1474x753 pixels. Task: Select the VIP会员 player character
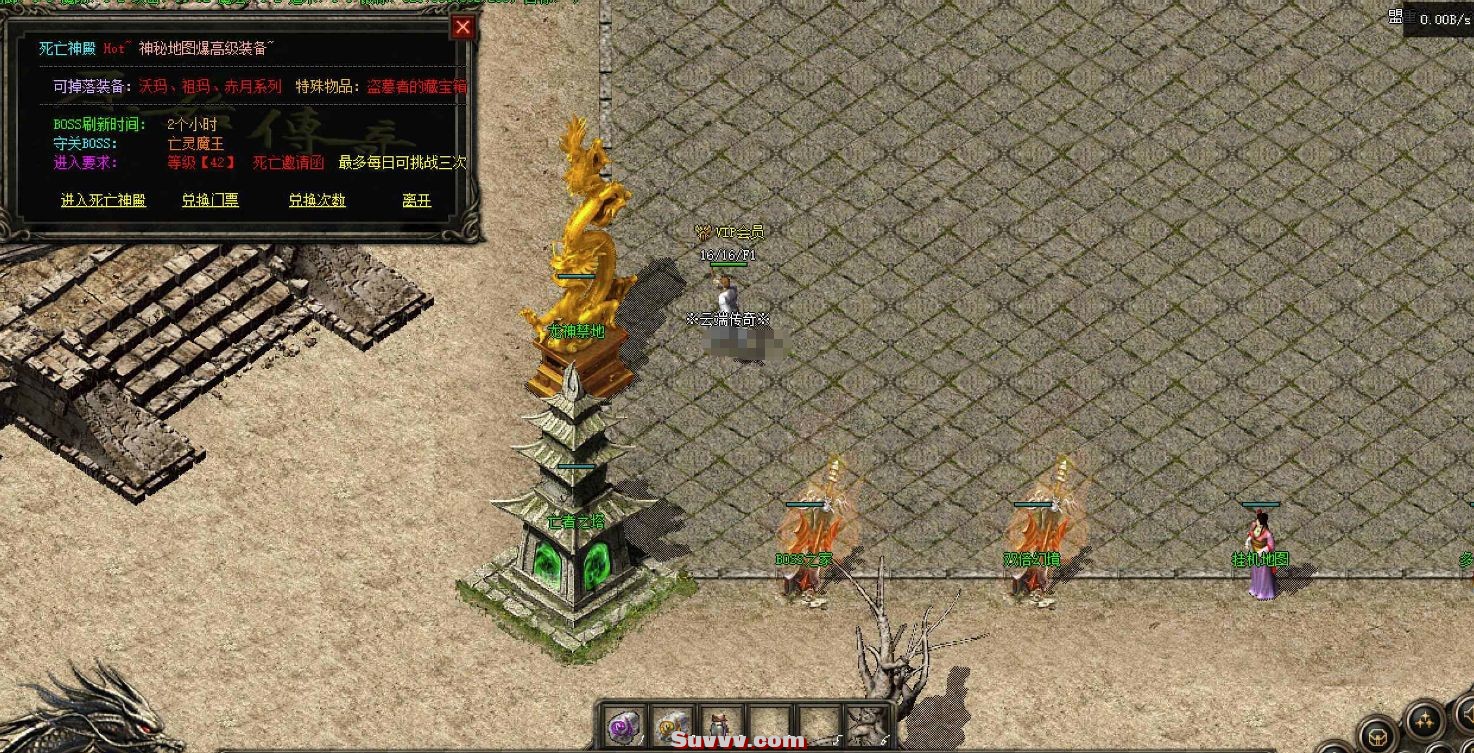point(727,295)
